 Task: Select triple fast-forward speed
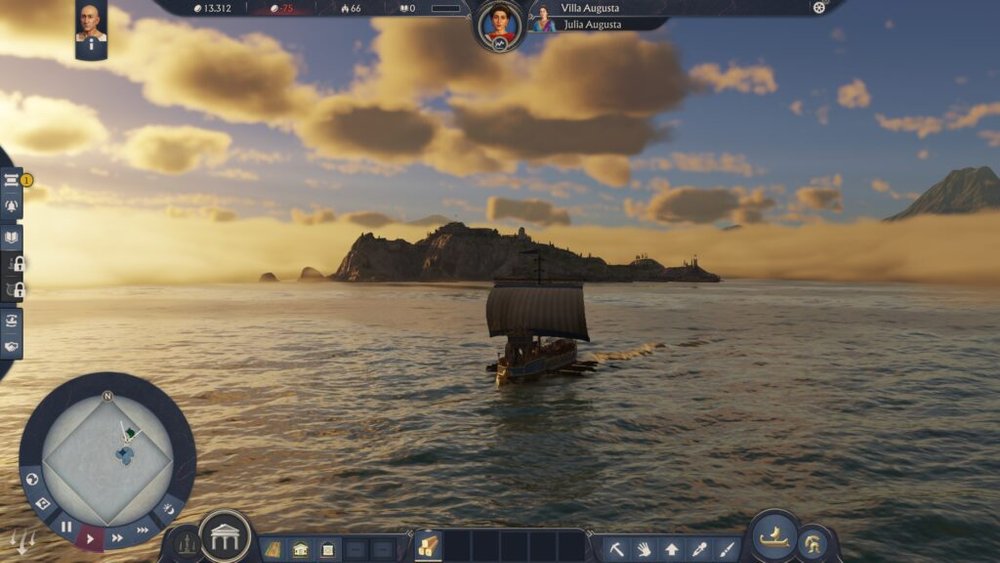point(143,530)
